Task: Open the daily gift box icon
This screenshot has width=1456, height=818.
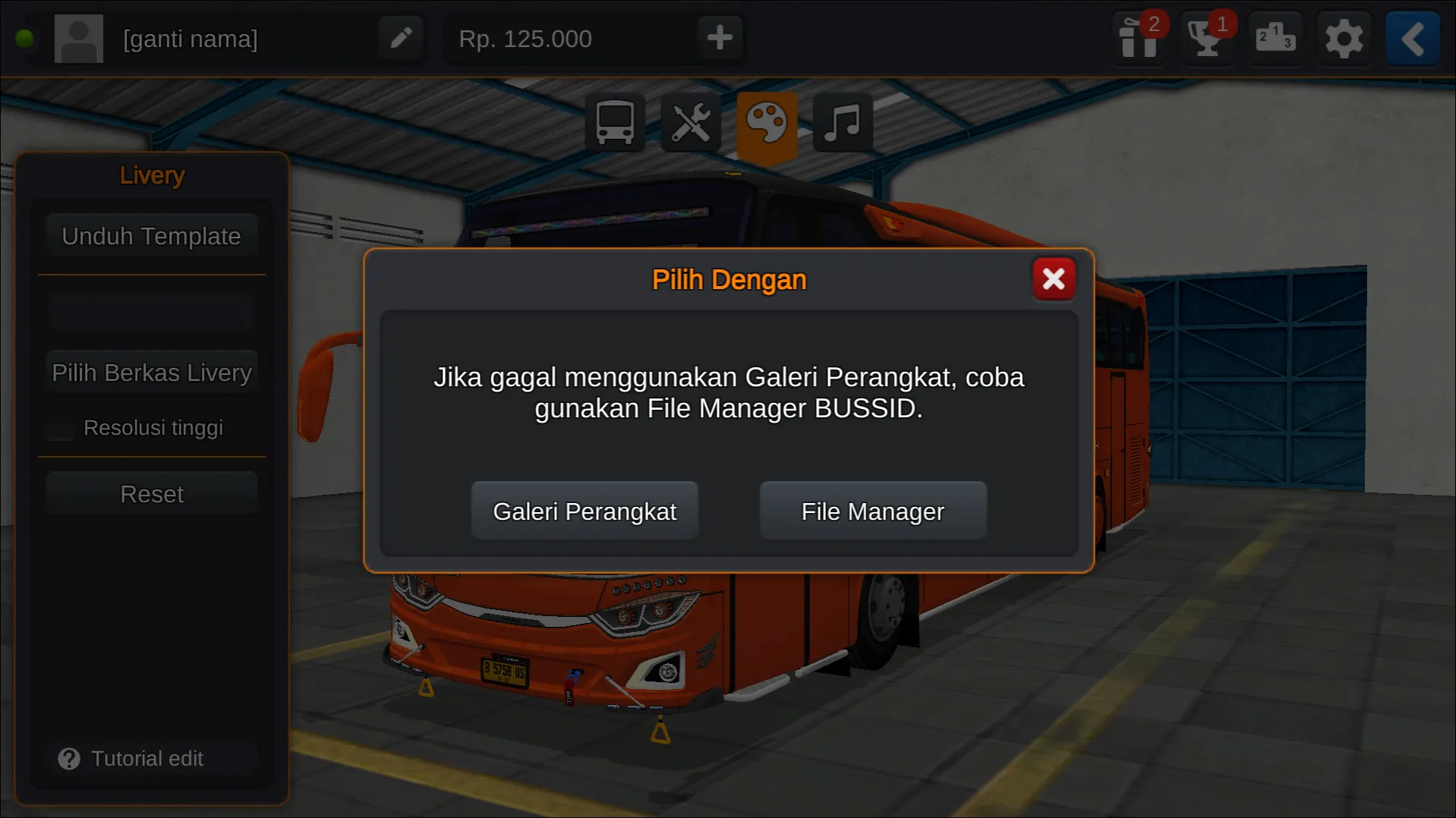Action: [x=1137, y=38]
